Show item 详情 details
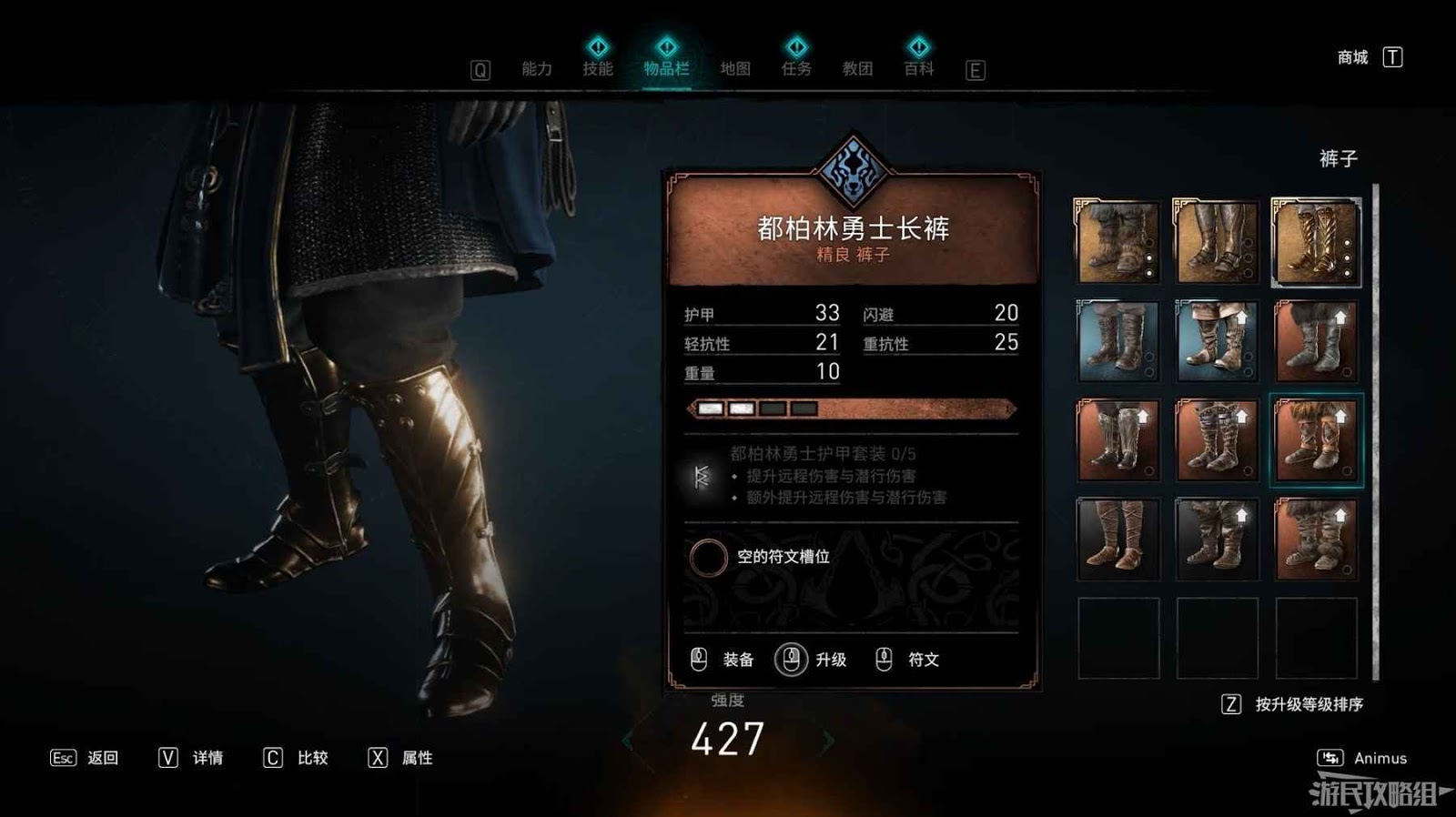 (207, 758)
